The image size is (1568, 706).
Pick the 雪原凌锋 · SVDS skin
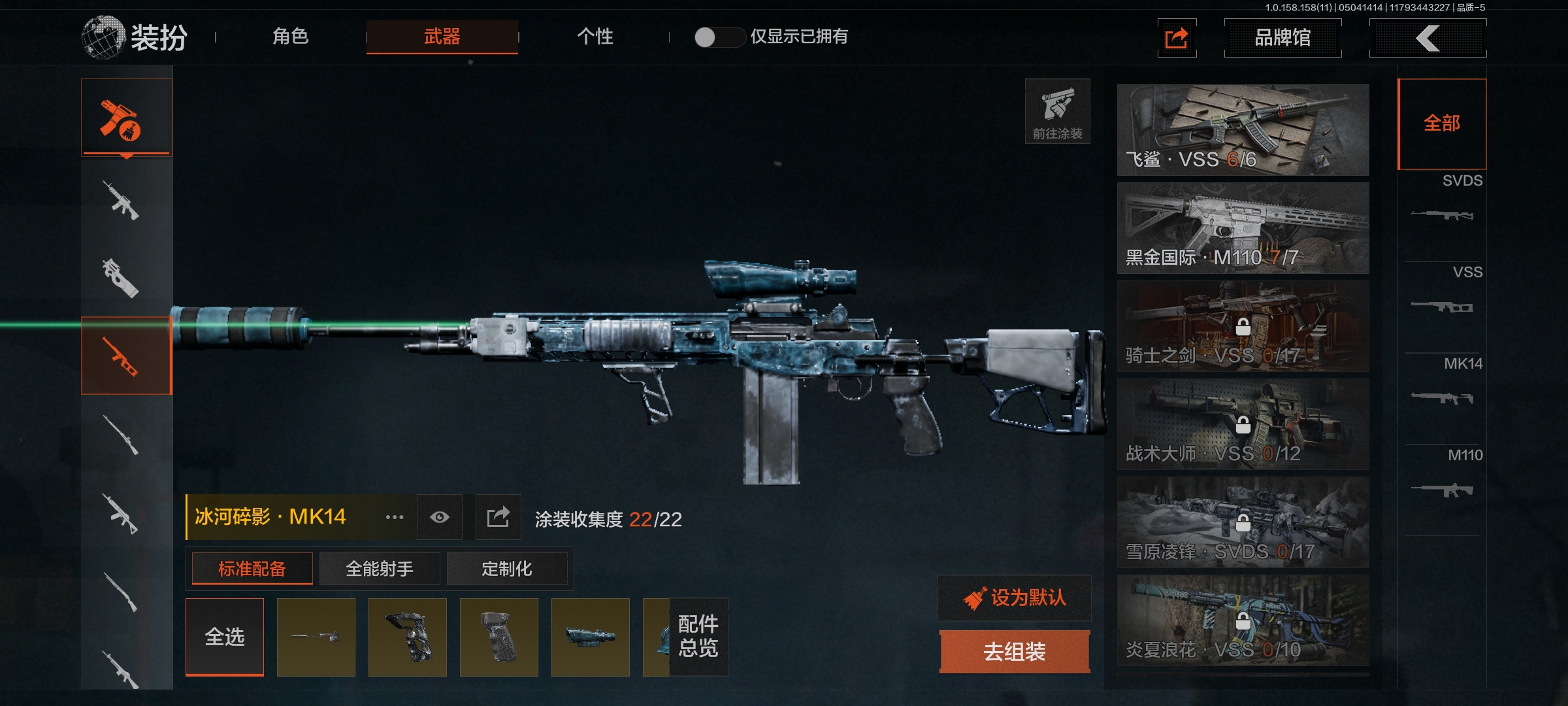tap(1243, 522)
